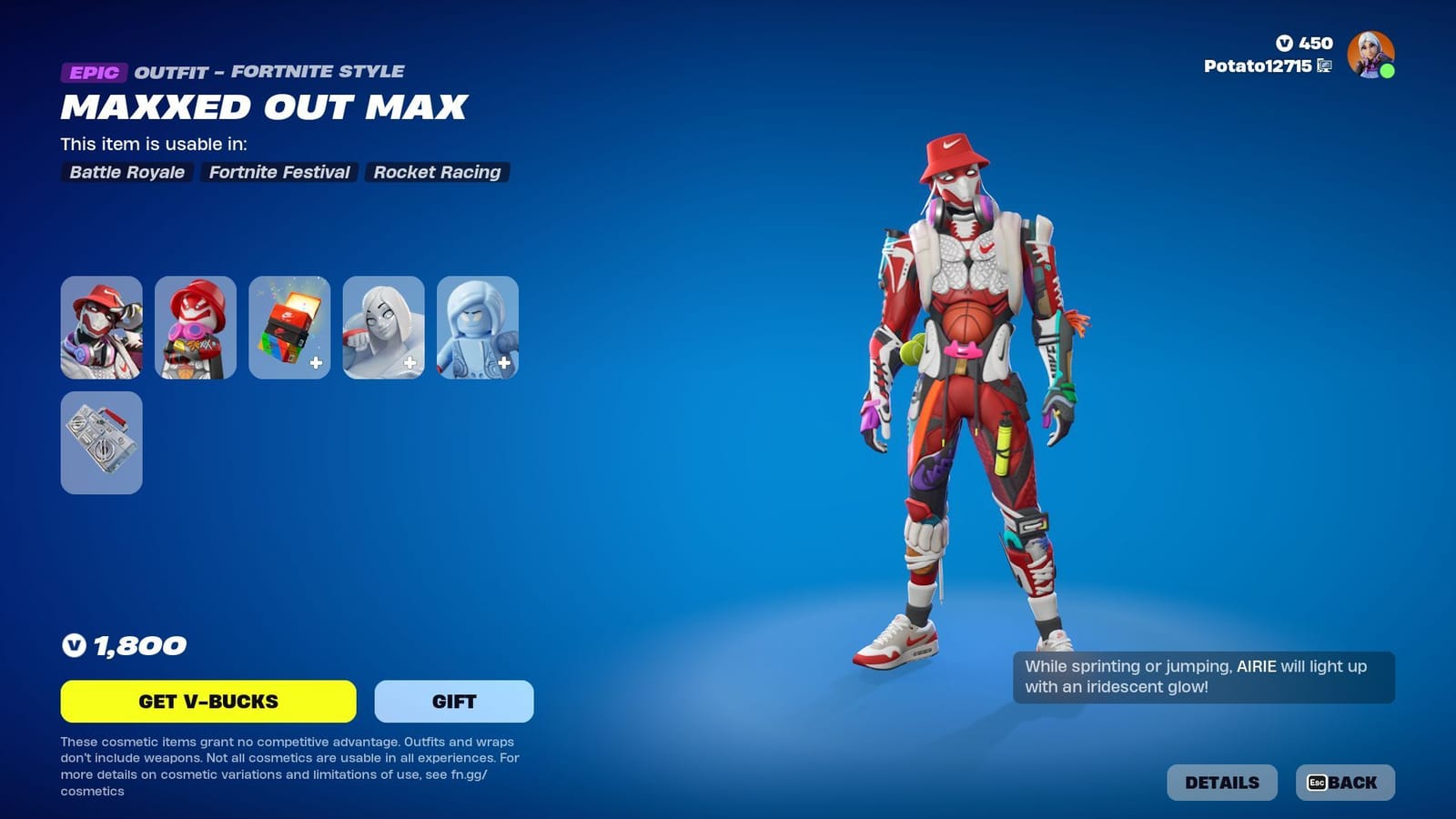This screenshot has width=1456, height=819.
Task: Click the plus badge on the Nike shoebox thumbnail
Action: point(314,364)
